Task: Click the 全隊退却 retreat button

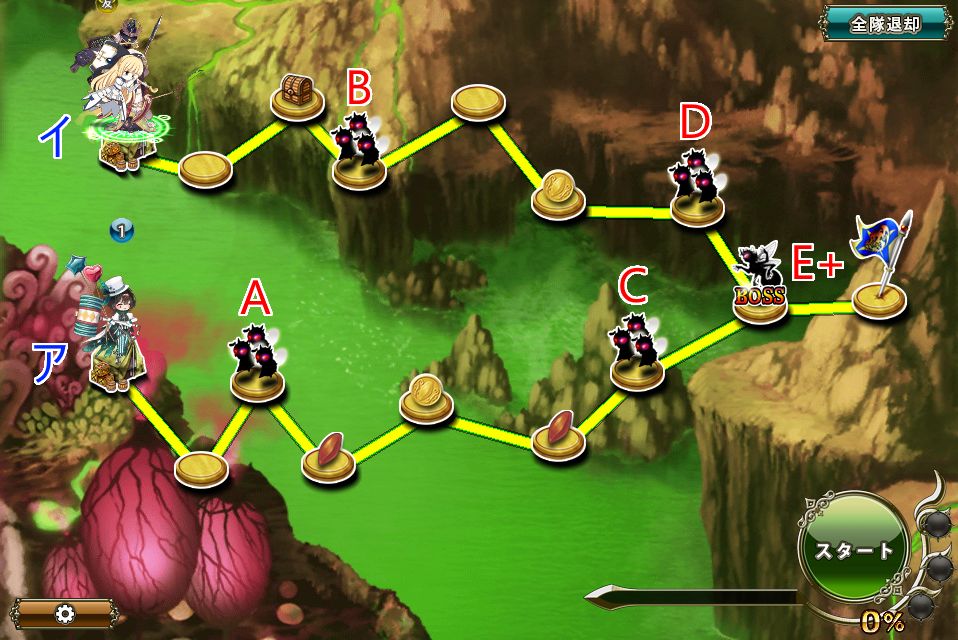Action: (x=885, y=24)
